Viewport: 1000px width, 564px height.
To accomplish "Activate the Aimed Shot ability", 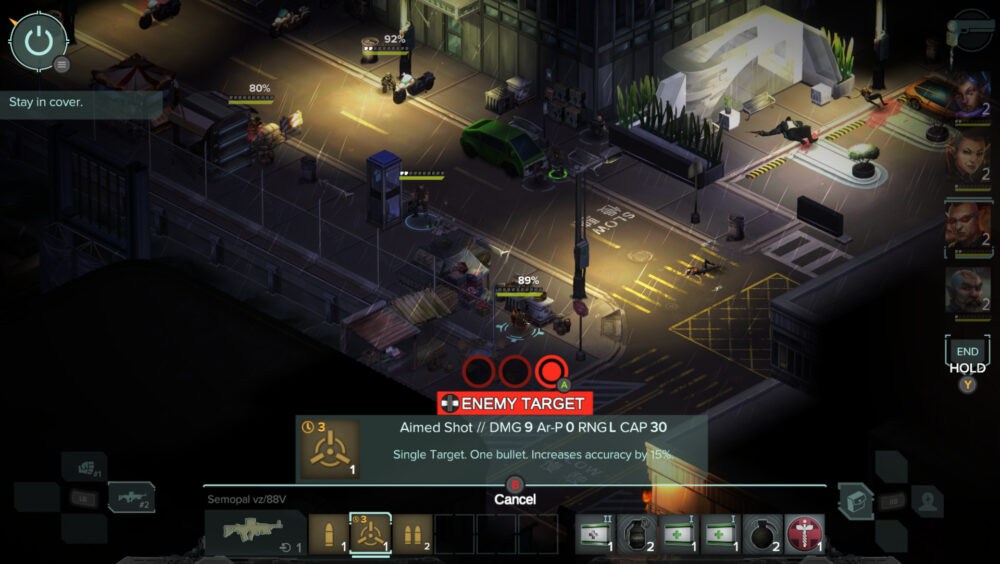I will click(369, 534).
